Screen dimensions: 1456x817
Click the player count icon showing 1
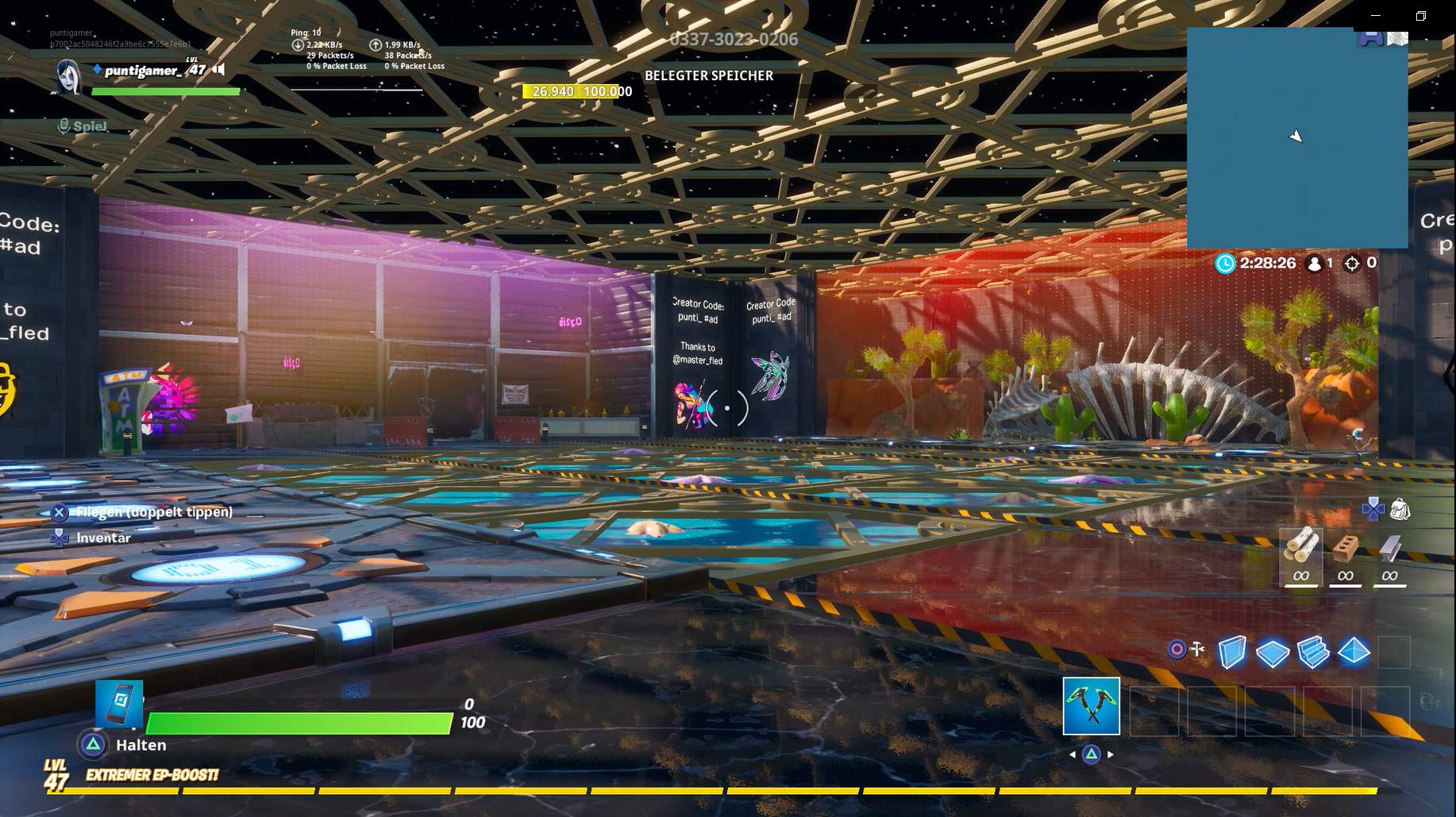[x=1315, y=263]
